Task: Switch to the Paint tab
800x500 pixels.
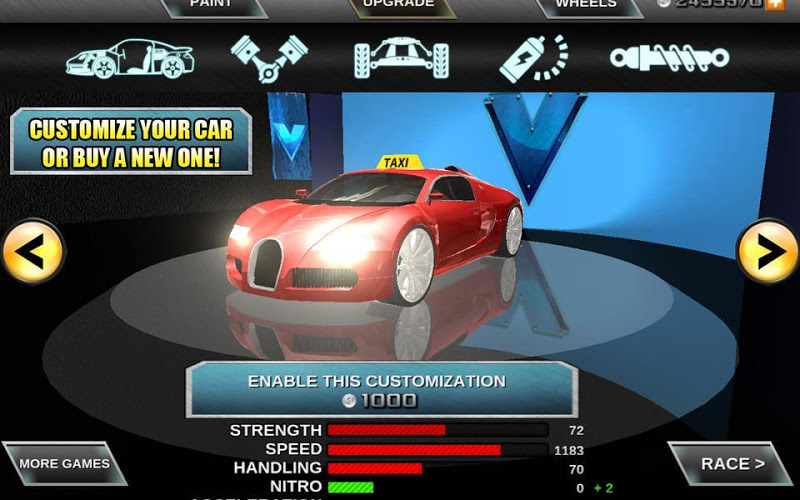Action: pyautogui.click(x=211, y=6)
